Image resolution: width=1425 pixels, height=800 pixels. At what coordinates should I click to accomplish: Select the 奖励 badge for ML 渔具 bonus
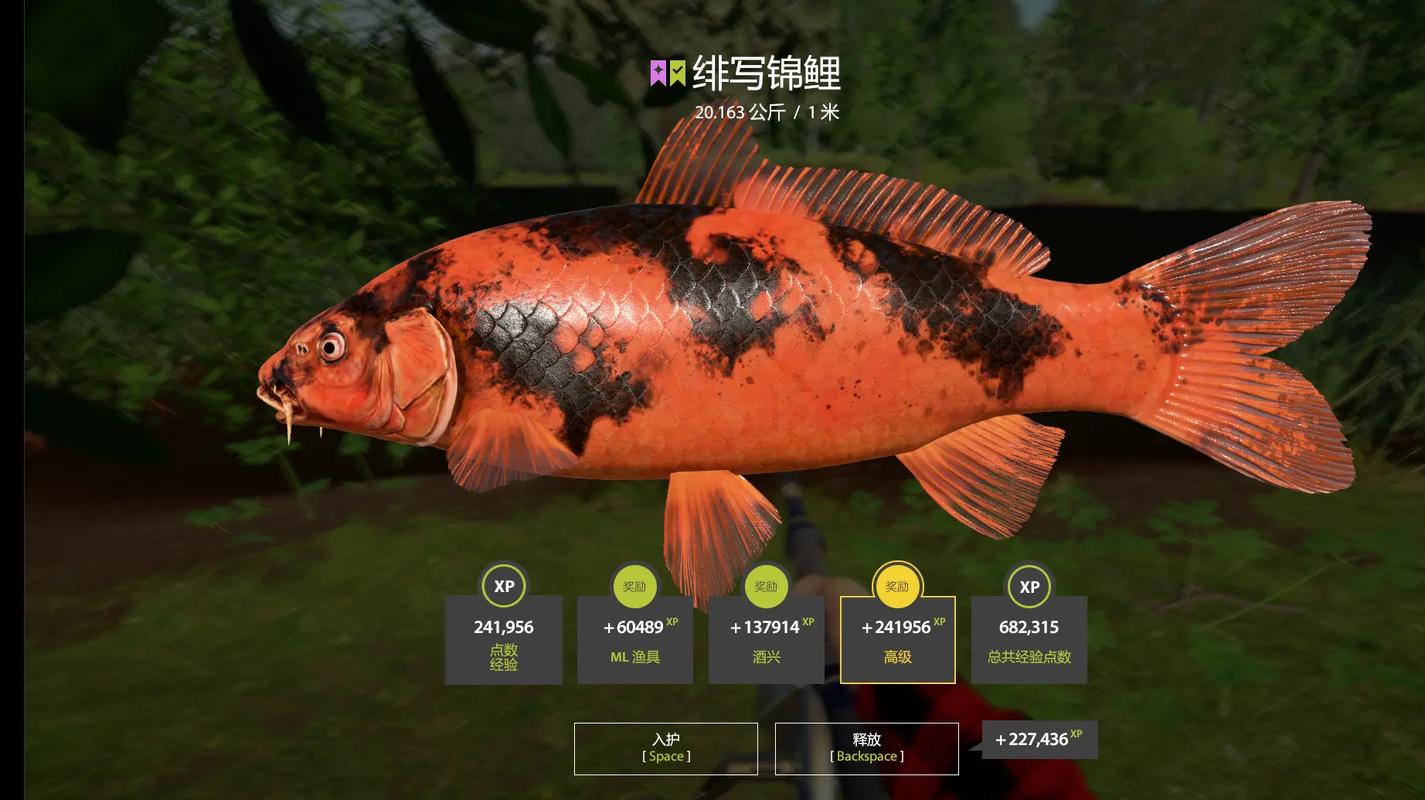634,586
